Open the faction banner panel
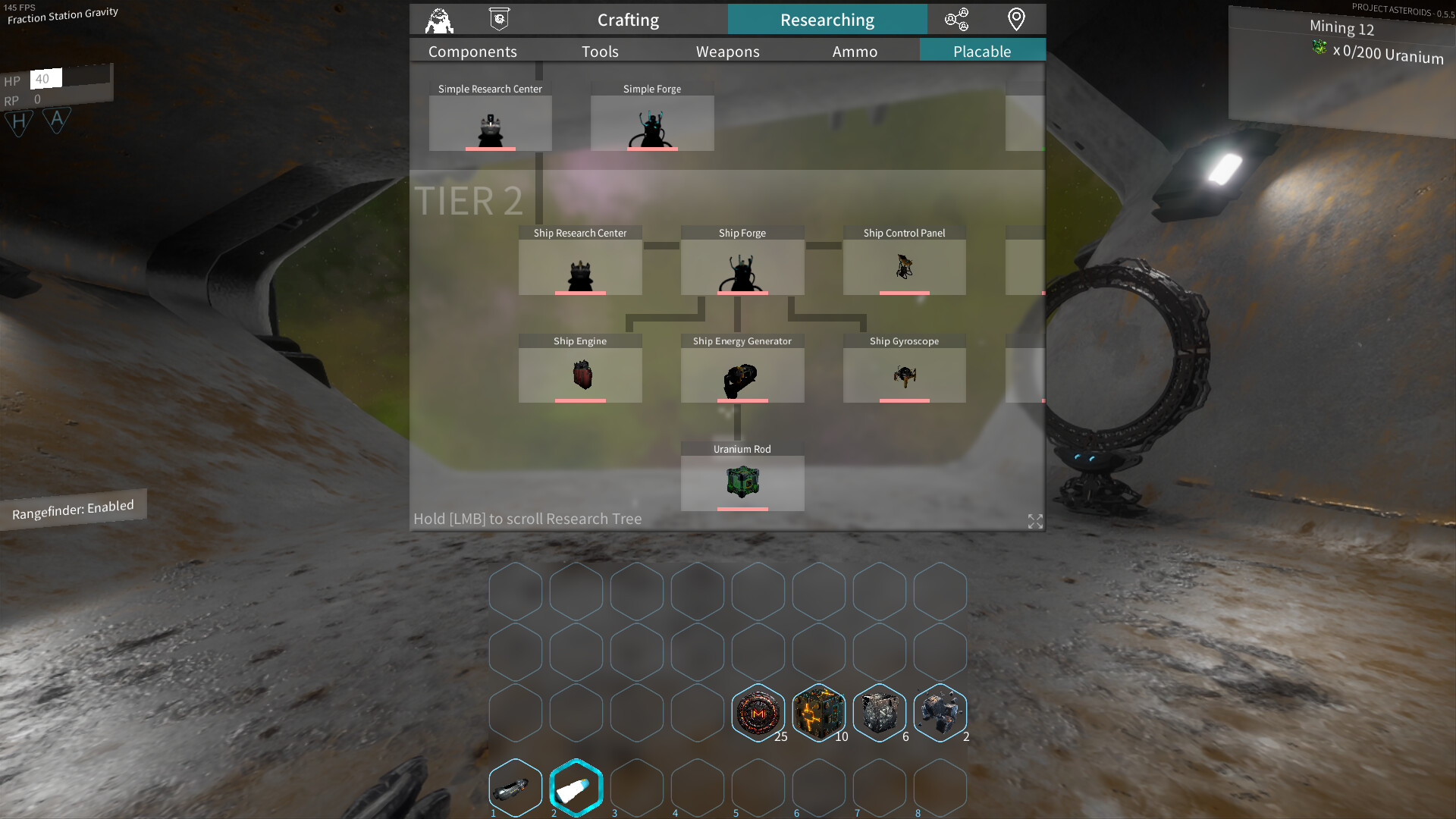 pyautogui.click(x=498, y=19)
